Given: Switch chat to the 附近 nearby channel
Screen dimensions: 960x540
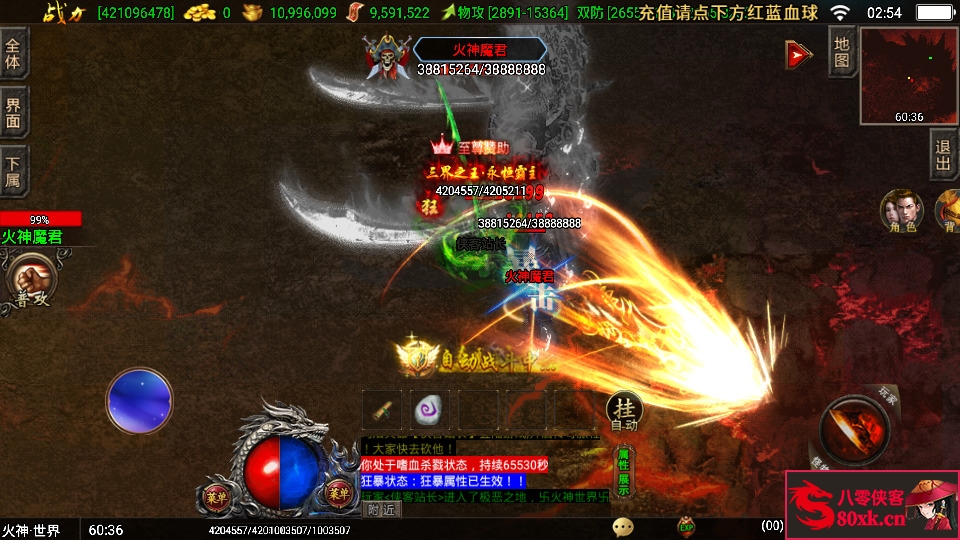Looking at the screenshot, I should pyautogui.click(x=380, y=509).
